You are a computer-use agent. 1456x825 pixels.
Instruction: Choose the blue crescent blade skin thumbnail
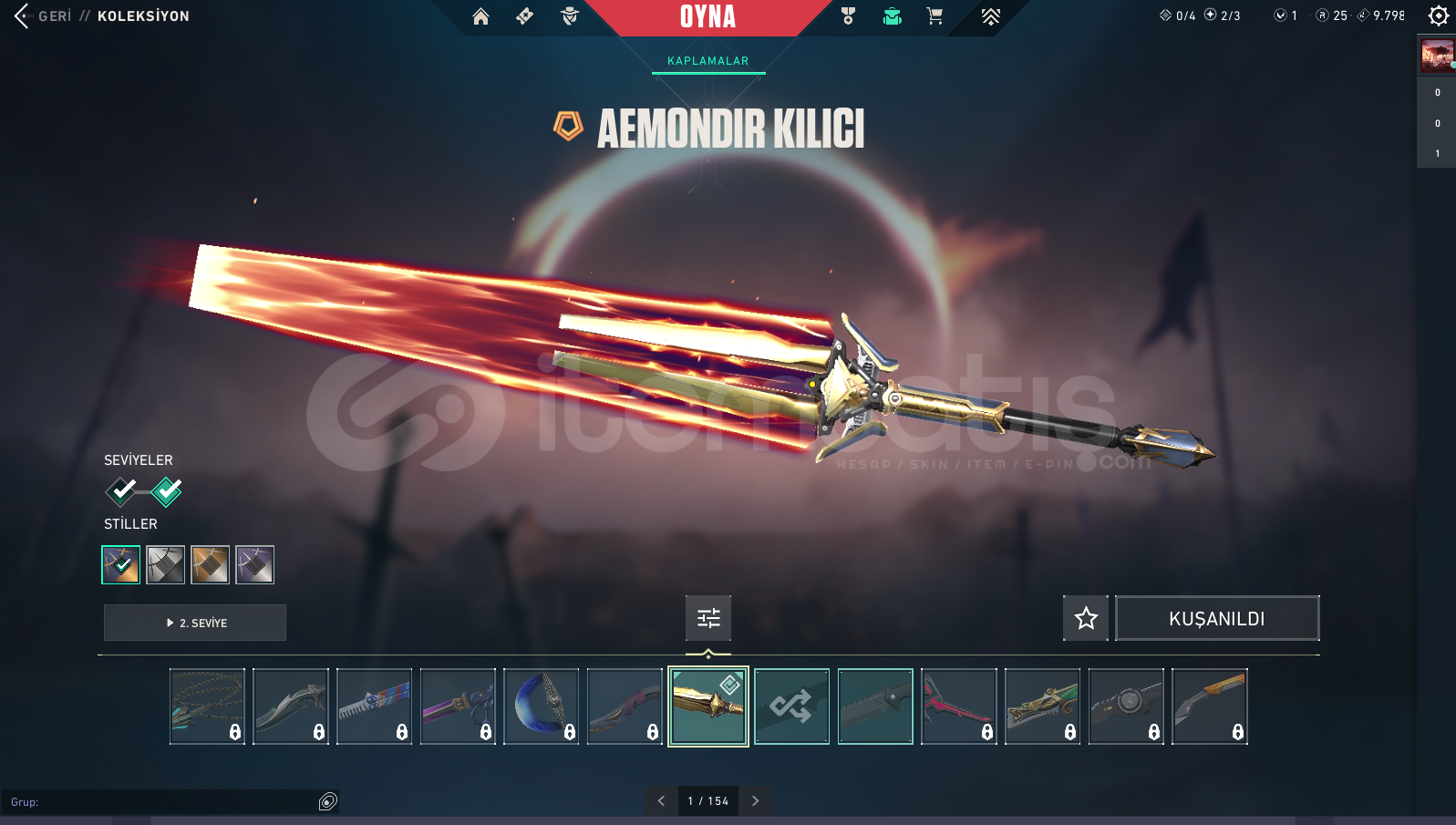(541, 706)
